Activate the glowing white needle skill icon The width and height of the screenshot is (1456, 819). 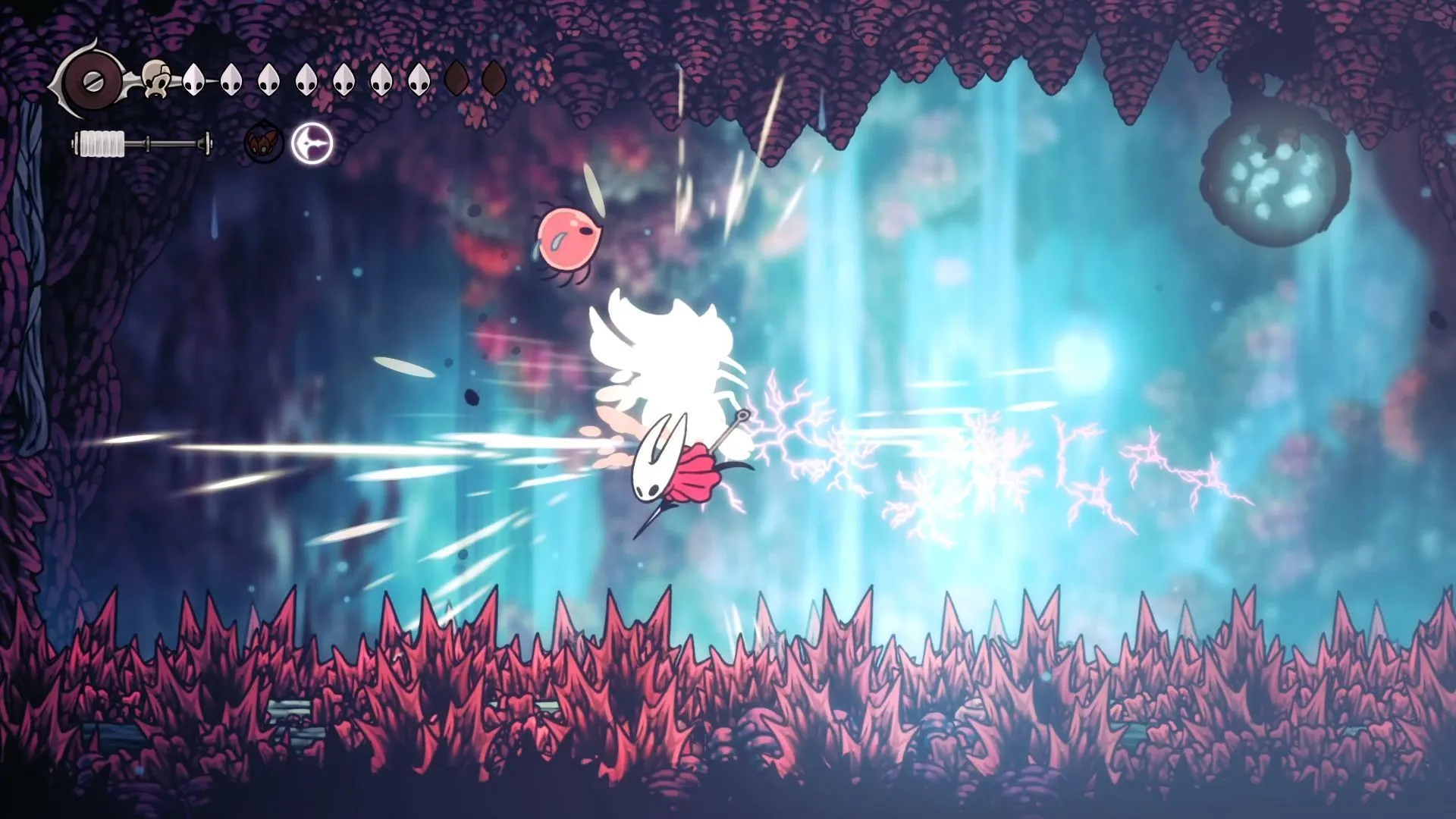312,143
